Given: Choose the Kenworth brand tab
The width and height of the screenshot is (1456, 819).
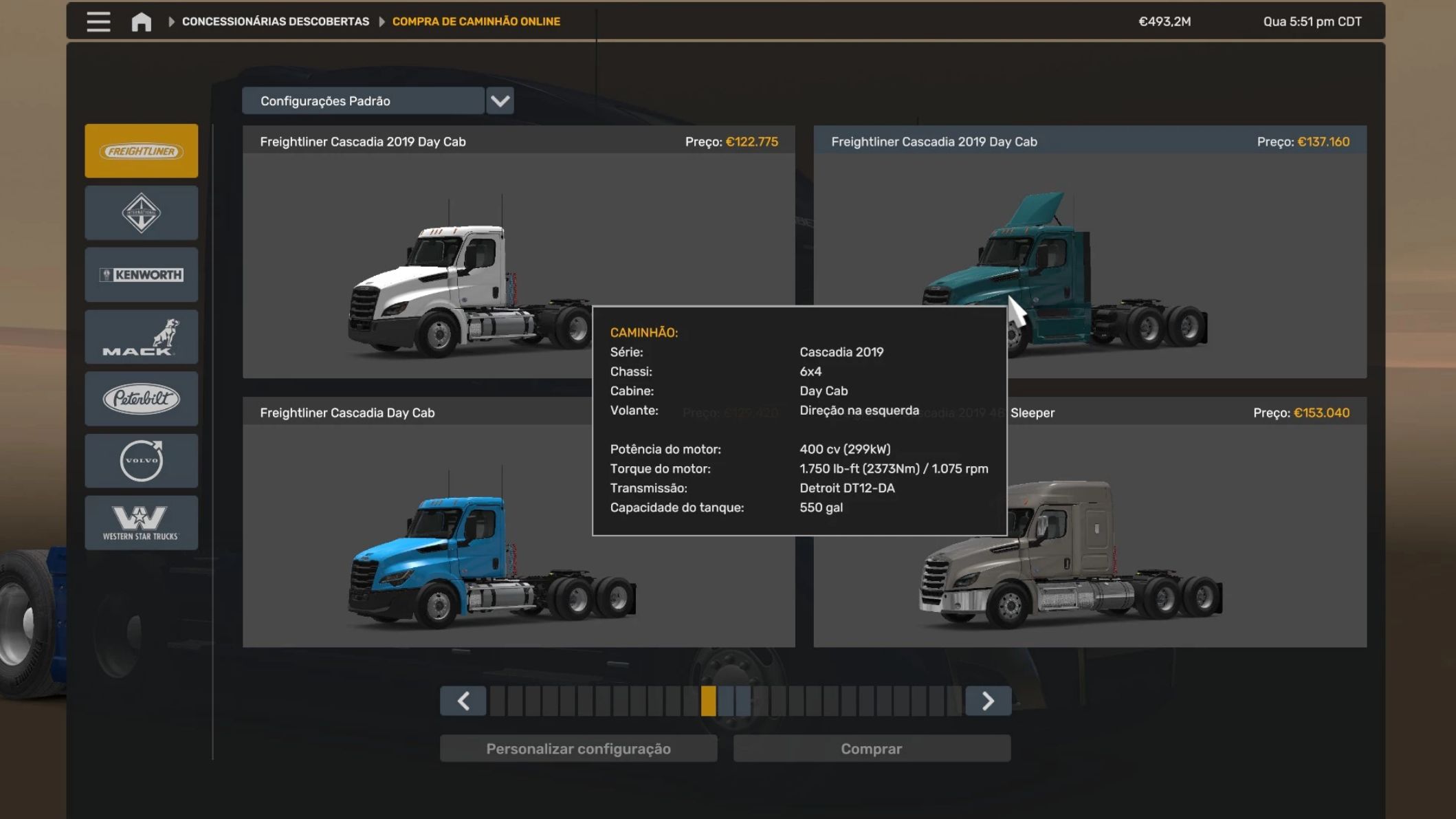Looking at the screenshot, I should click(142, 275).
